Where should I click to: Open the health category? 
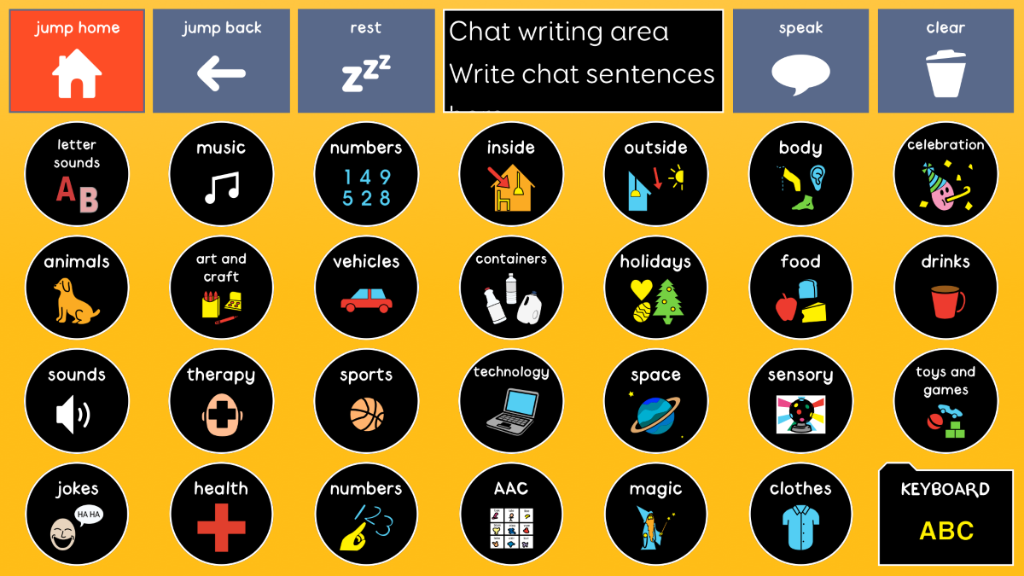click(221, 516)
